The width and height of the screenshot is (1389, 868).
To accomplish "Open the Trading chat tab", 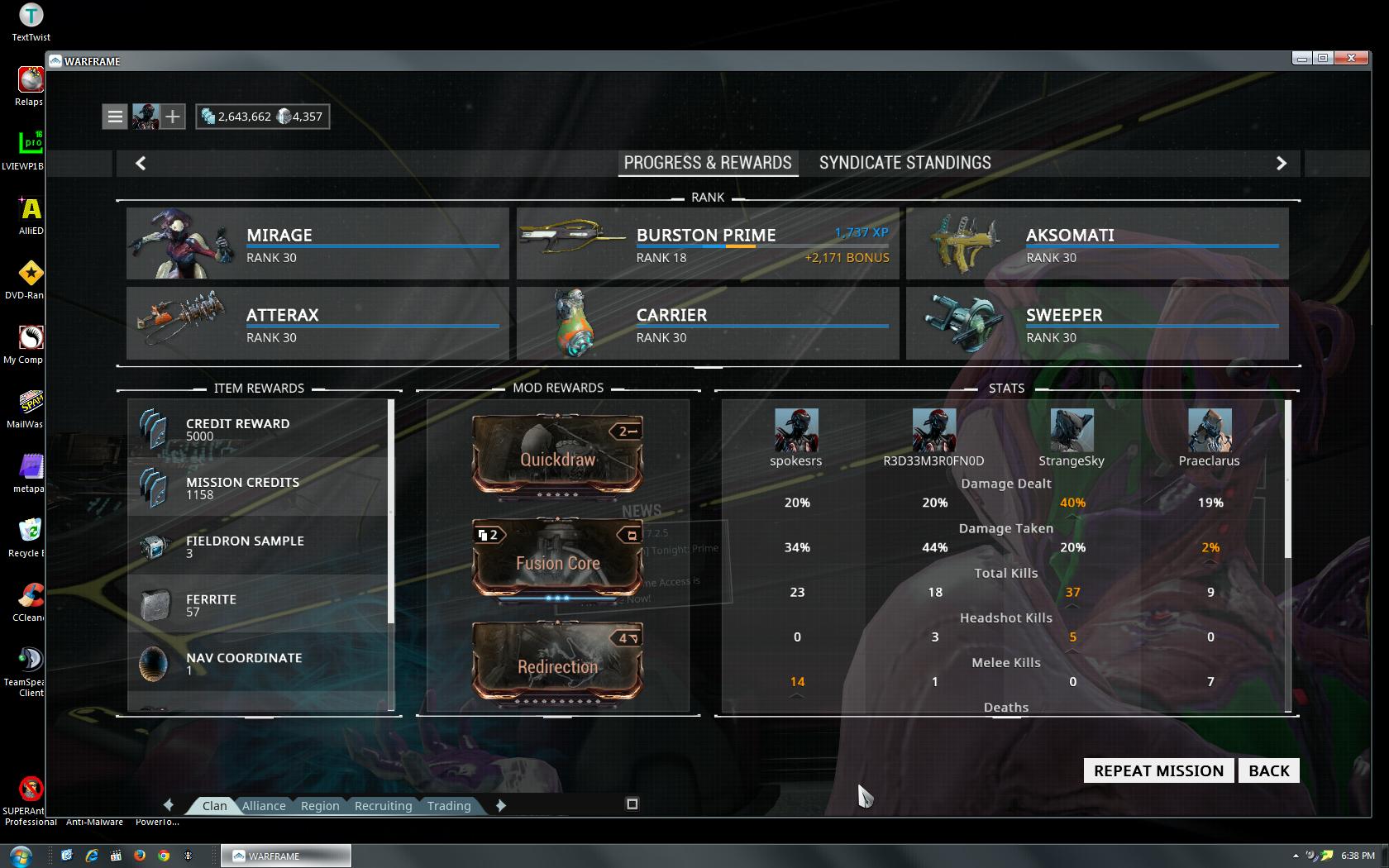I will pyautogui.click(x=449, y=806).
